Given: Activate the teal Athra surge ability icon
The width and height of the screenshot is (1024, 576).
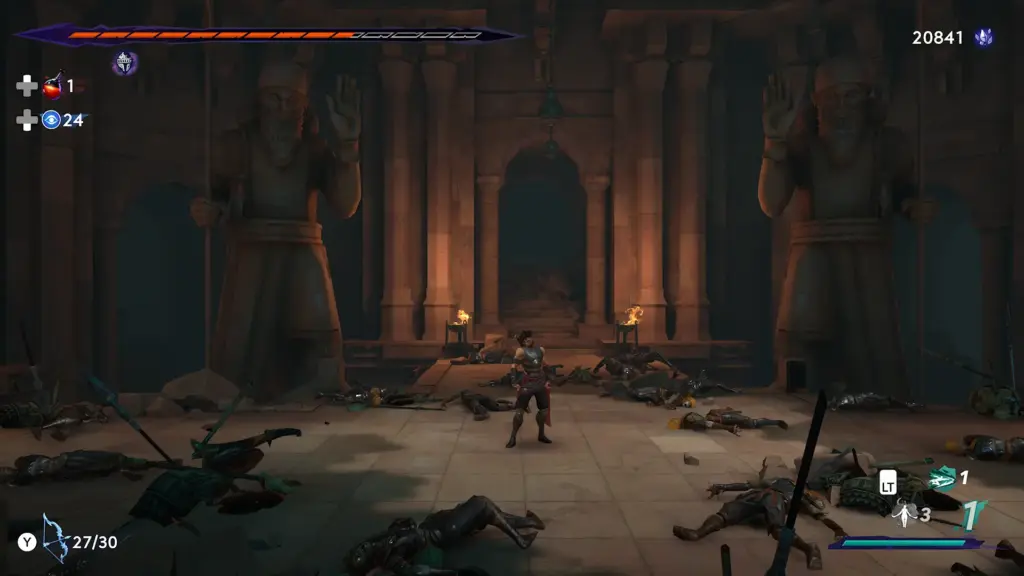Looking at the screenshot, I should 941,479.
